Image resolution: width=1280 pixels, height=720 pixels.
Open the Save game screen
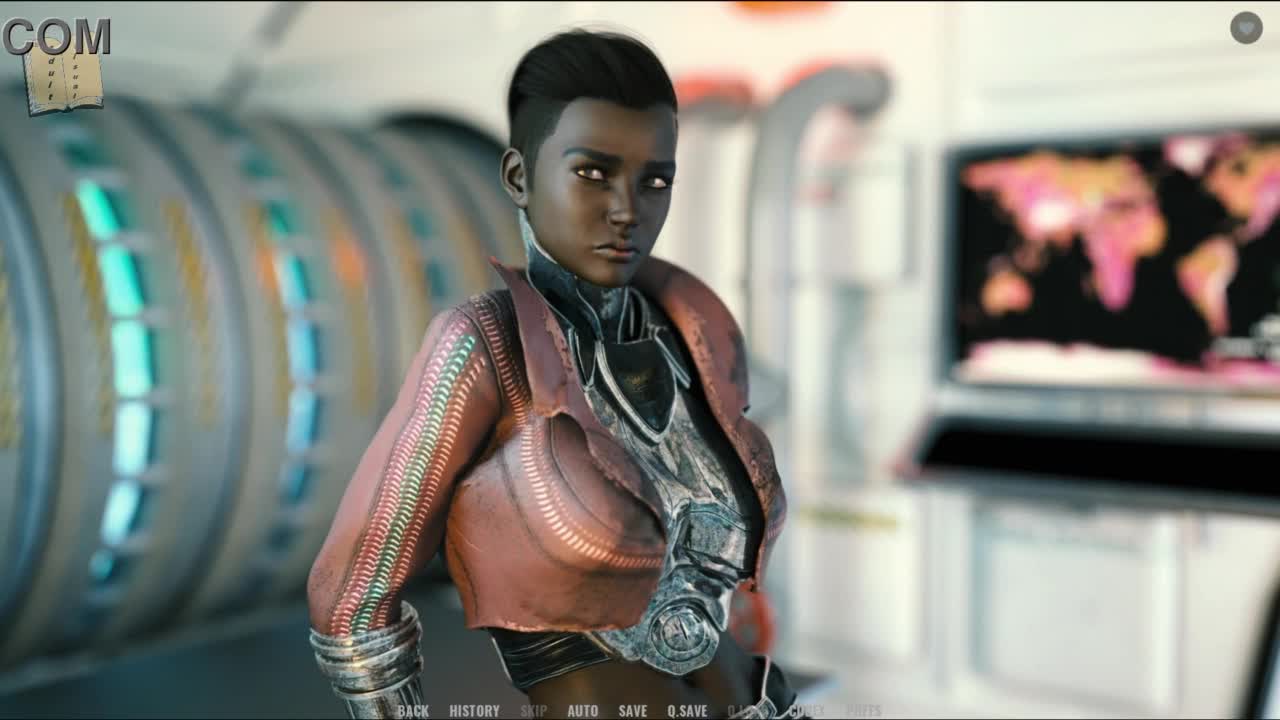[x=632, y=711]
